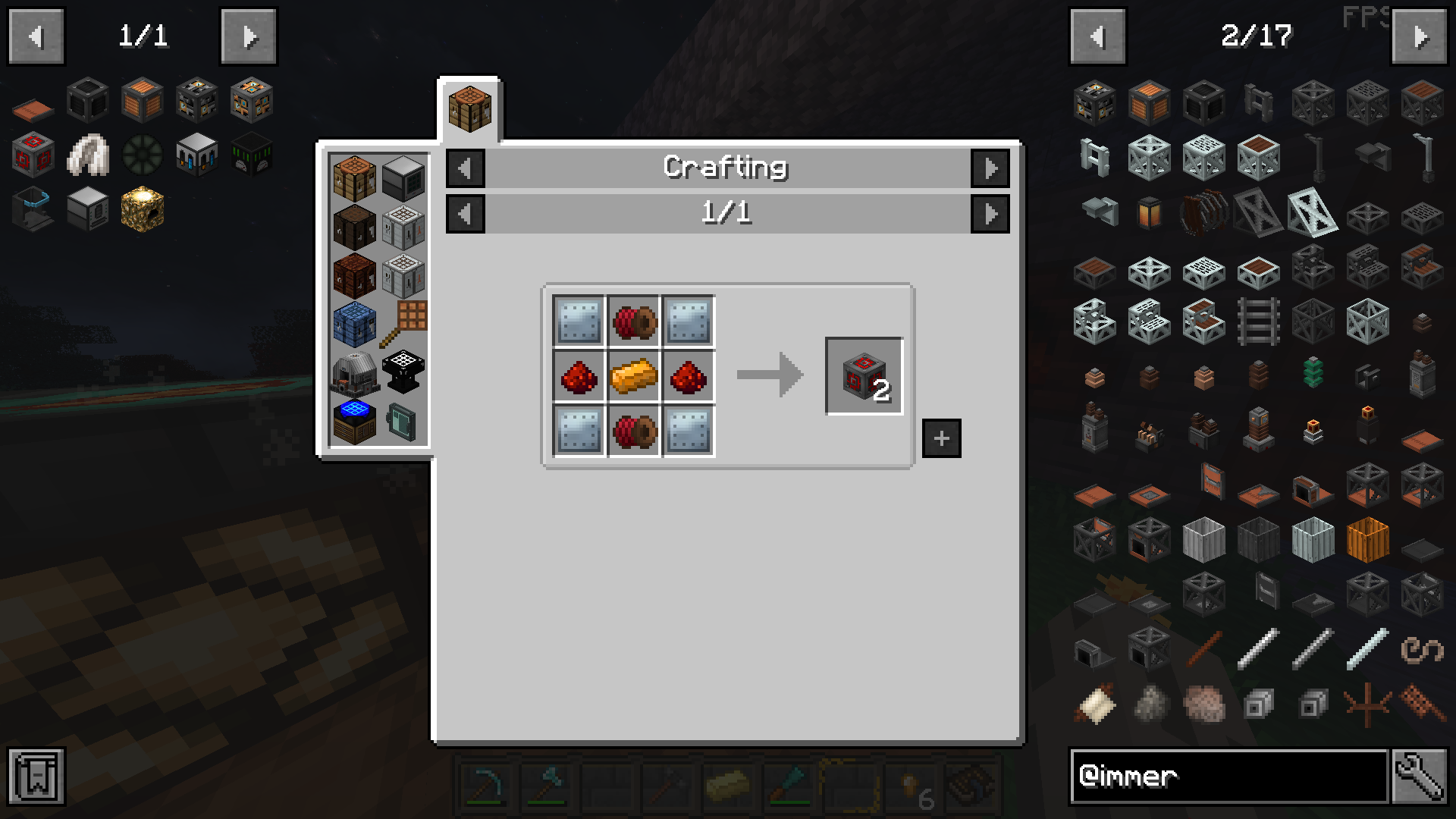Choose the black anvil catalyst icon
Screen dimensions: 1456x819
tap(403, 372)
